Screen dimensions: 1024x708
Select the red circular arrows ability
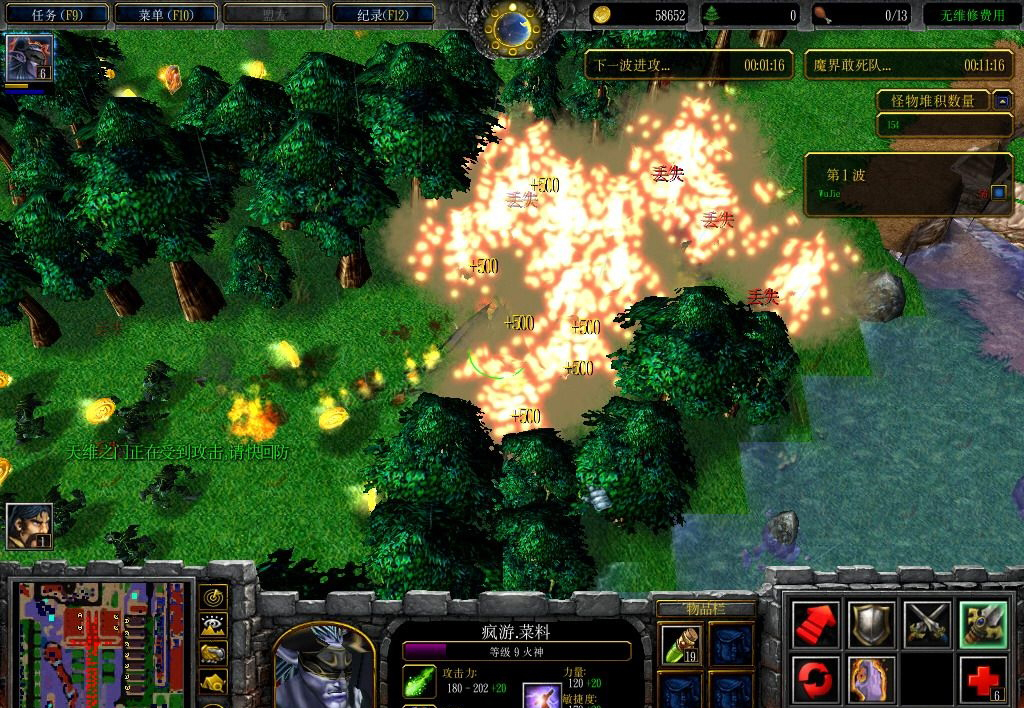pos(816,680)
